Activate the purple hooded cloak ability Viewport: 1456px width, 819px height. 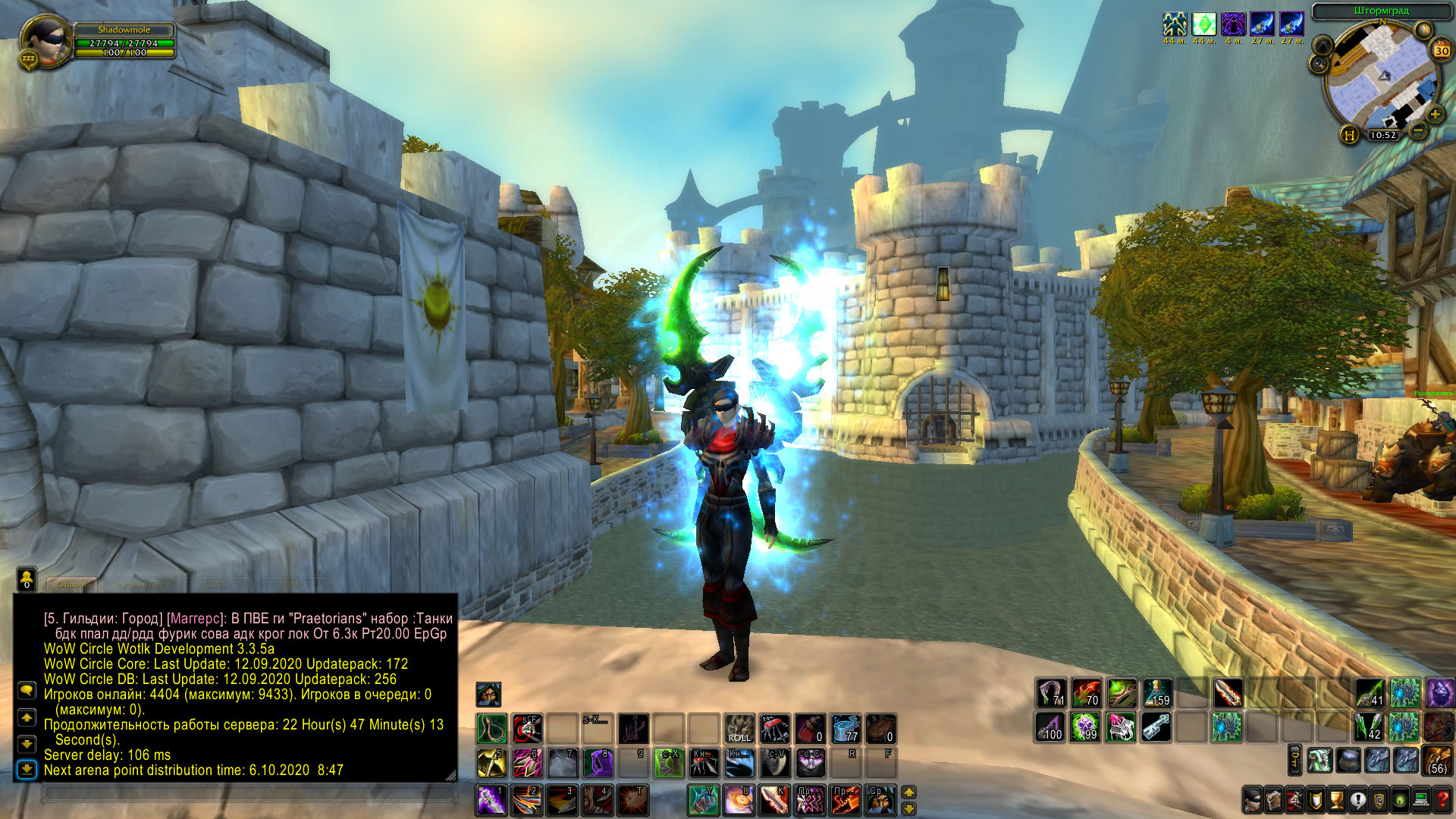point(598,764)
